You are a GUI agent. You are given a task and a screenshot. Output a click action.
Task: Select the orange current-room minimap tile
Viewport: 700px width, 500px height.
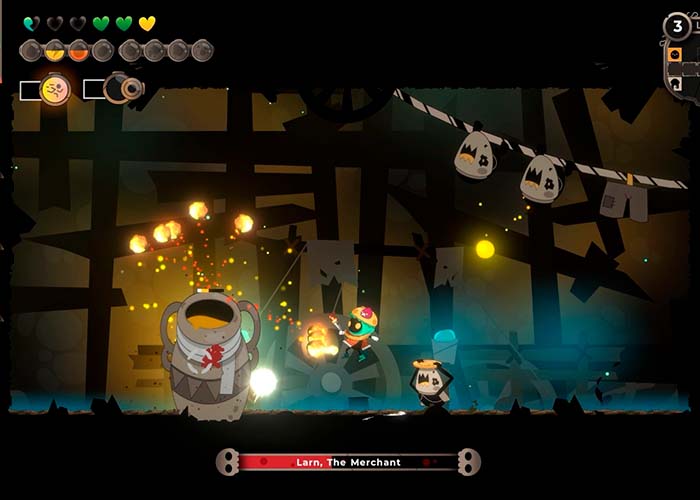675,53
